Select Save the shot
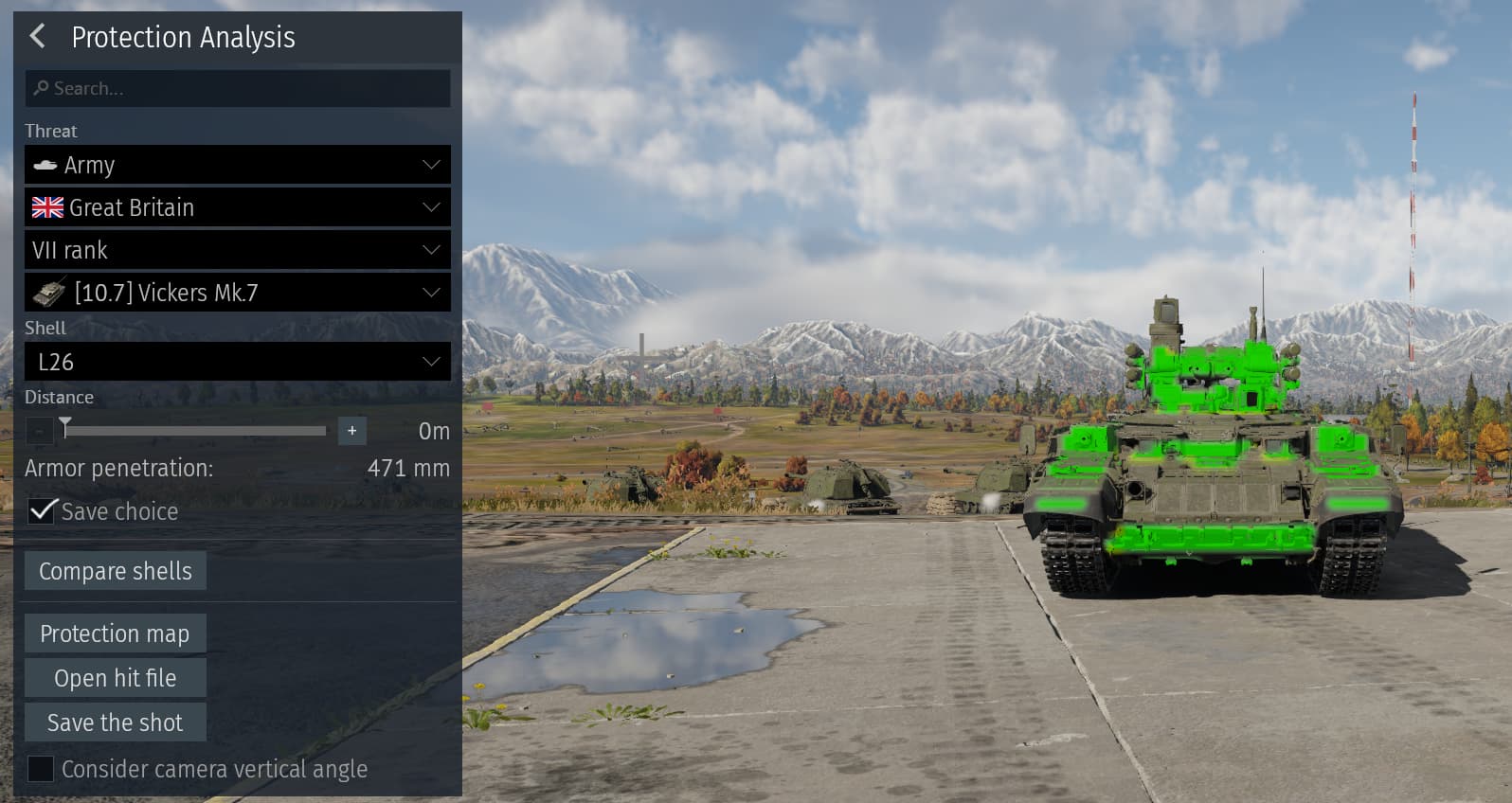This screenshot has height=803, width=1512. pyautogui.click(x=116, y=723)
